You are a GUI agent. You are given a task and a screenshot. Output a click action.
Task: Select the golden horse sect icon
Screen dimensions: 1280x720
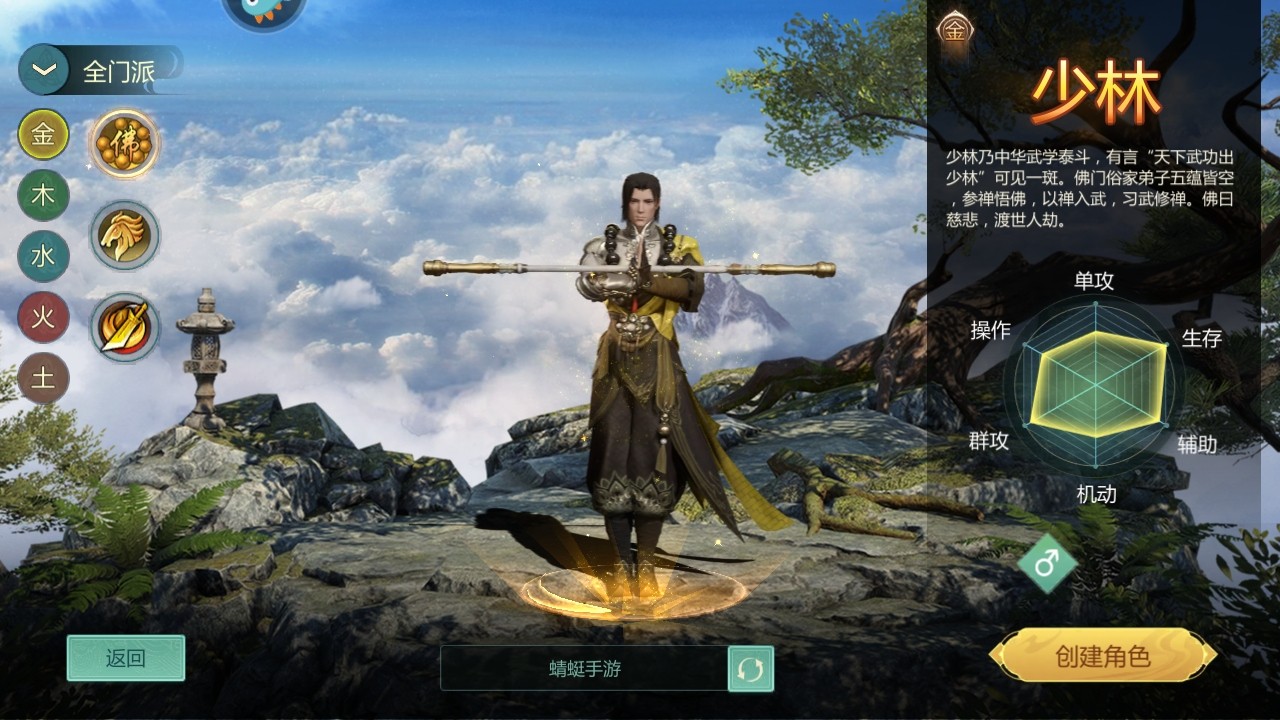tap(124, 235)
